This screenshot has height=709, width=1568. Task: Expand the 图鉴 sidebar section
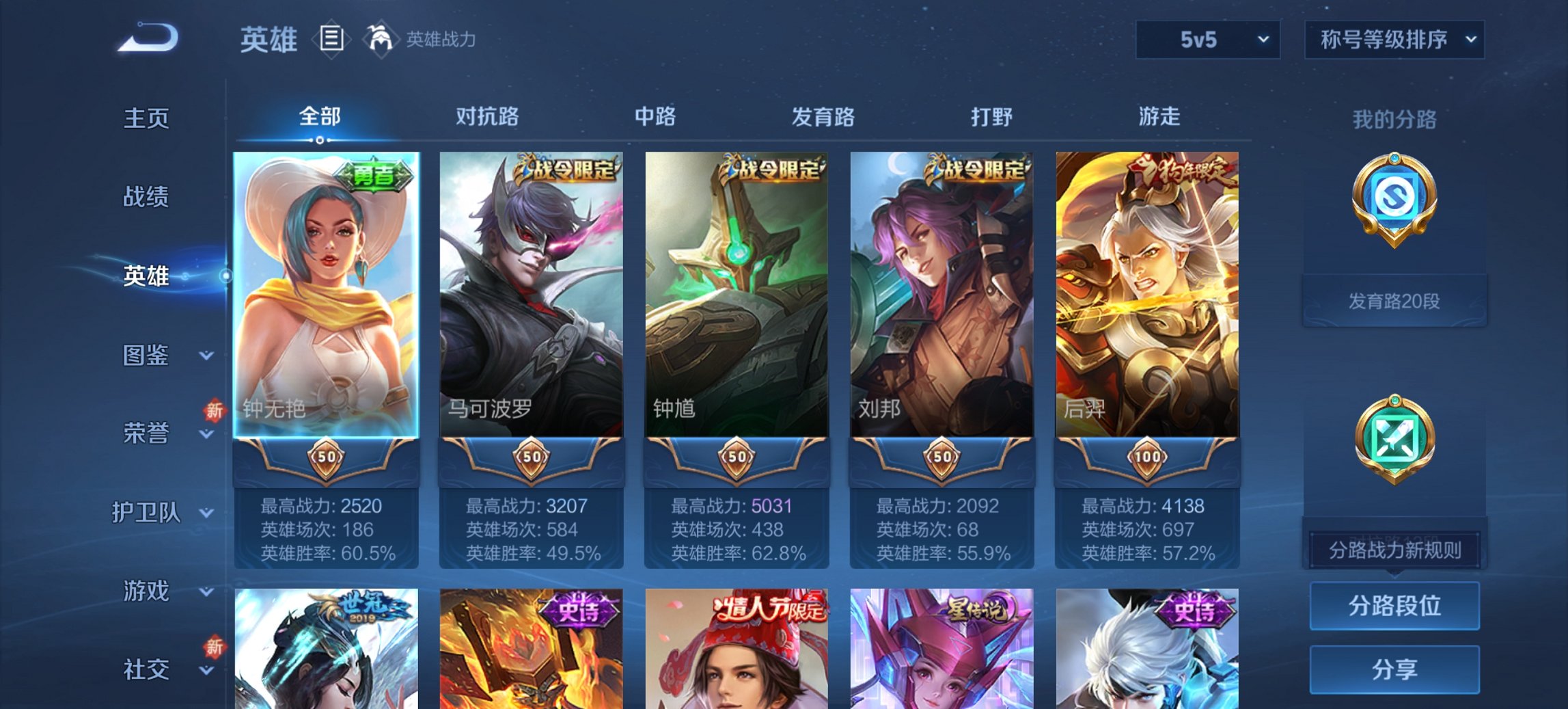click(147, 356)
